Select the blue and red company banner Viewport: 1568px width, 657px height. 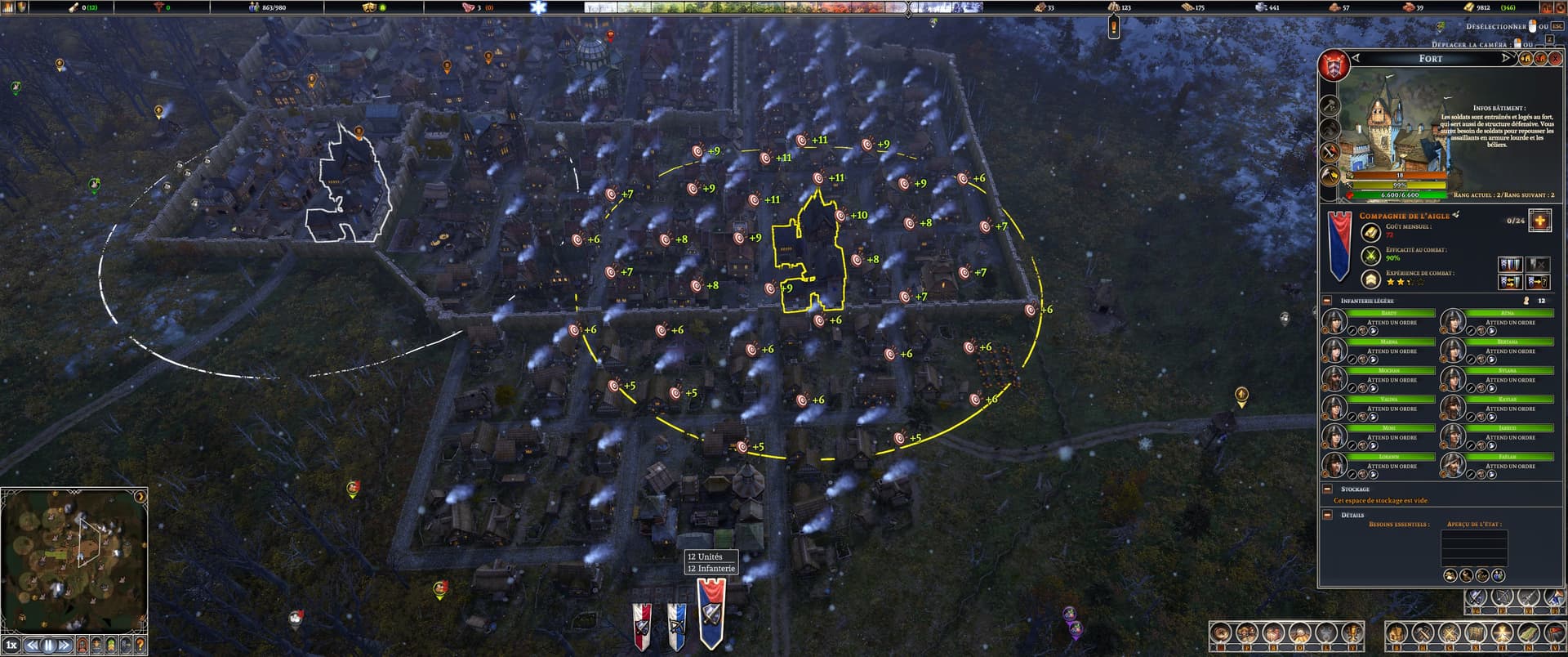coord(711,614)
